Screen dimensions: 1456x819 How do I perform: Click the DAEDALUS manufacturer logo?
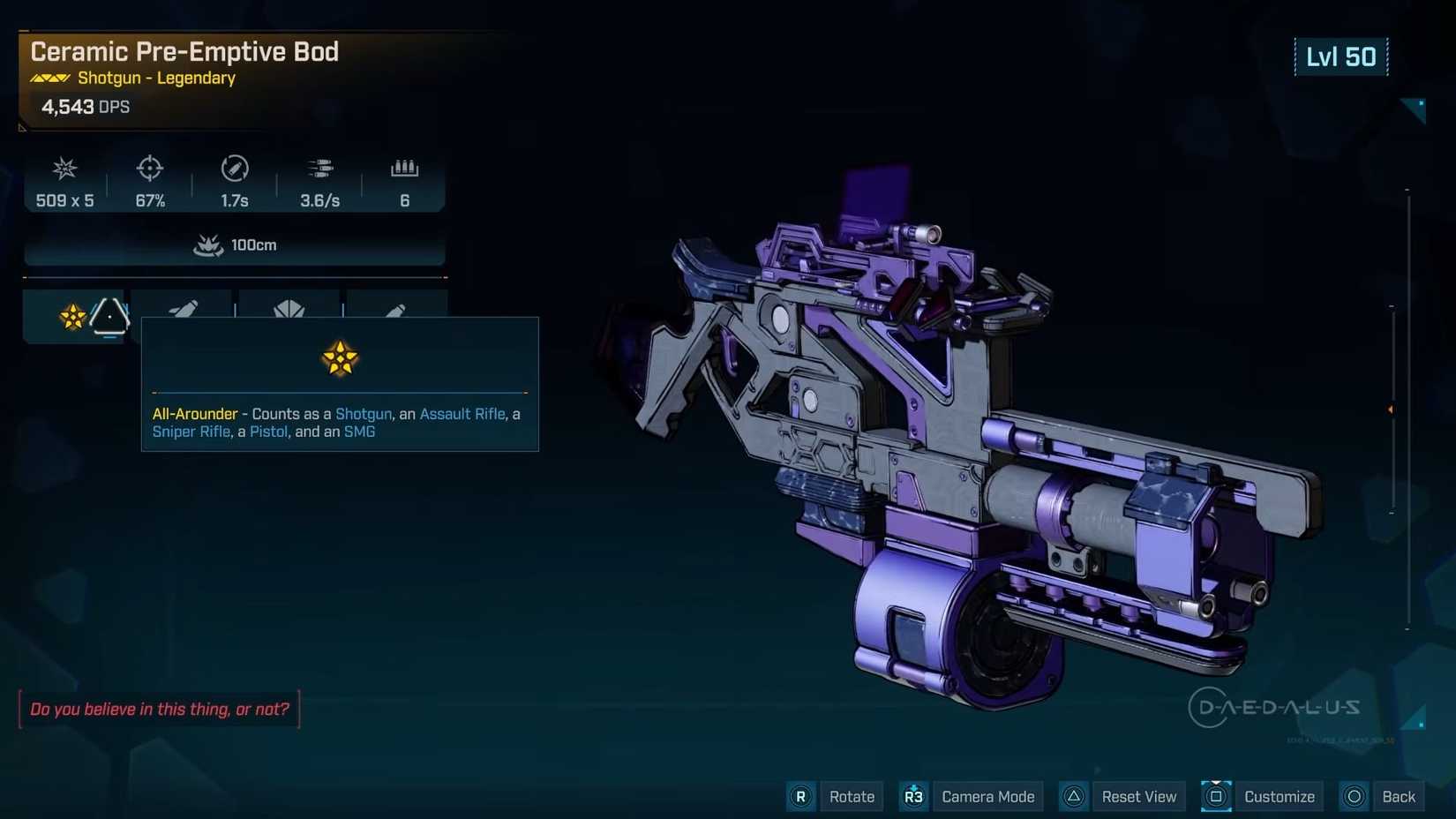tap(1277, 706)
